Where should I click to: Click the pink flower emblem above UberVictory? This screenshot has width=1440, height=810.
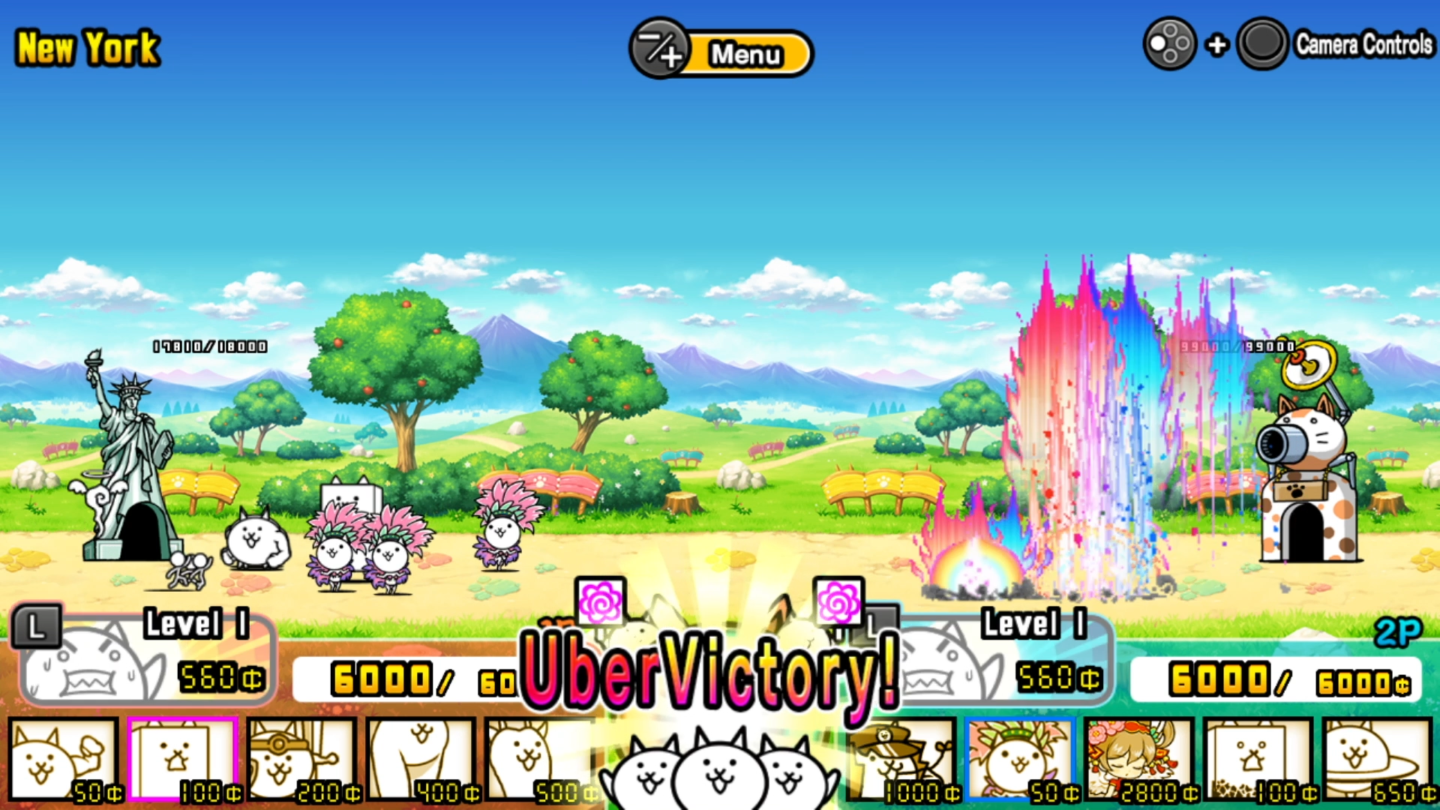[600, 600]
